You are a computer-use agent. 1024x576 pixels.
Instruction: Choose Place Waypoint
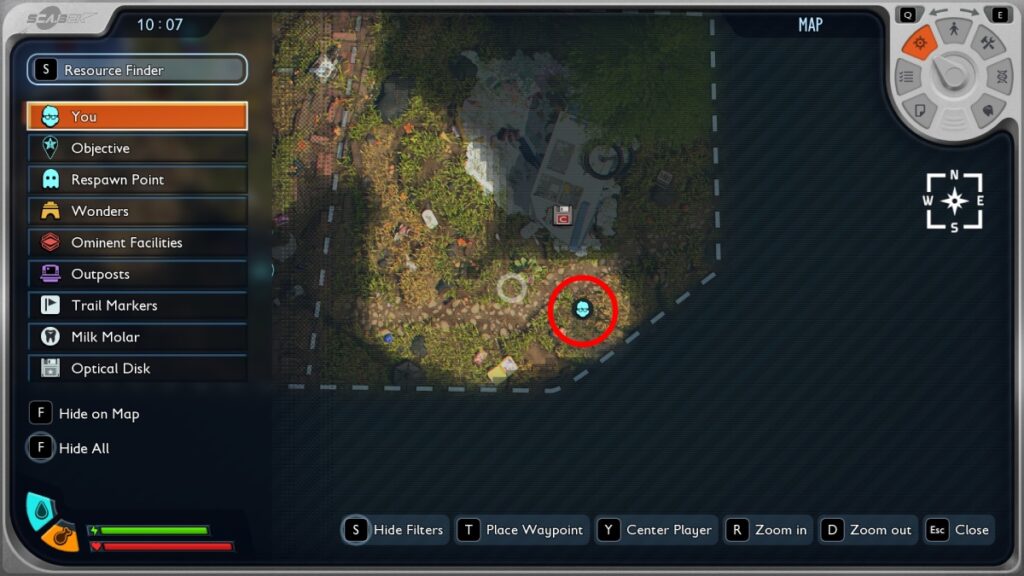(x=522, y=530)
